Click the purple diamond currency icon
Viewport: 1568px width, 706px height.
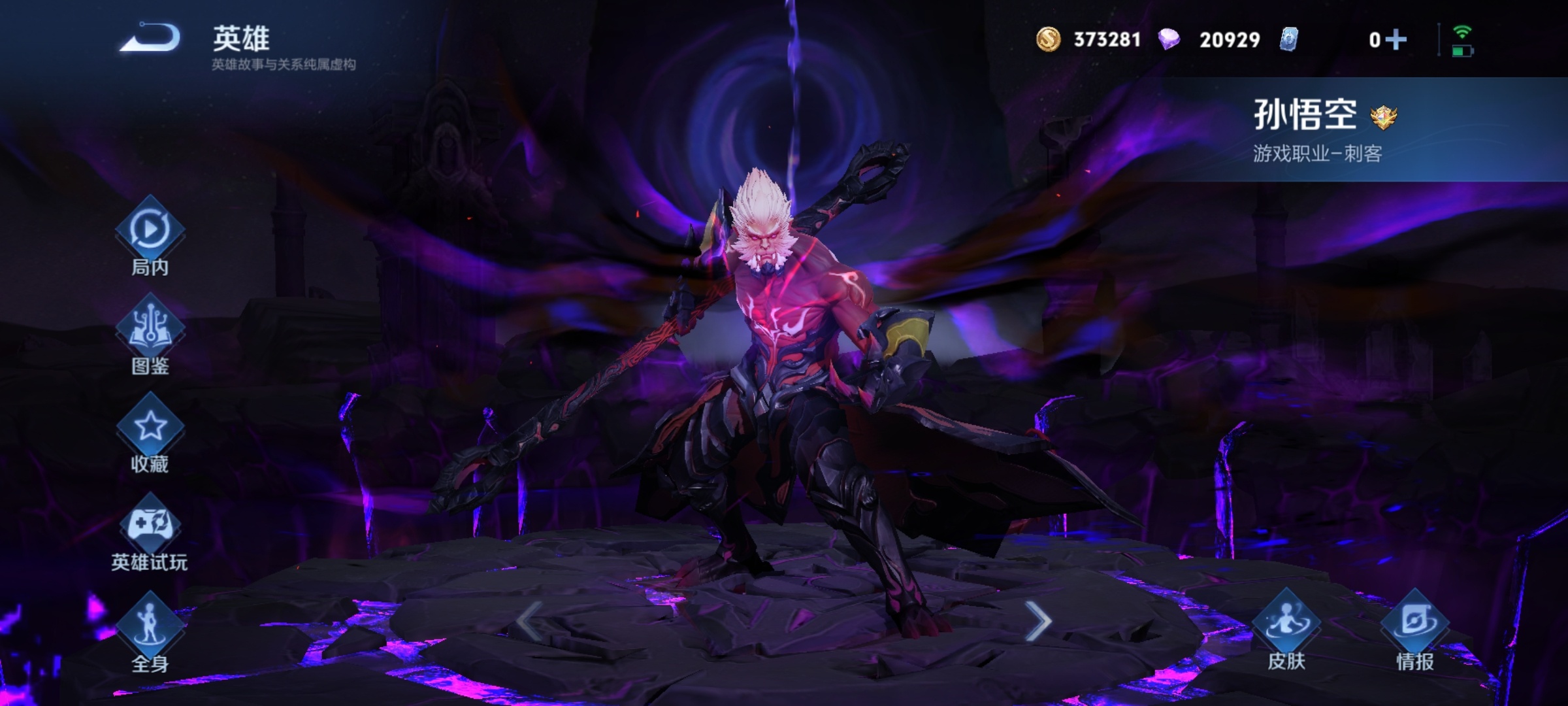pyautogui.click(x=1169, y=40)
